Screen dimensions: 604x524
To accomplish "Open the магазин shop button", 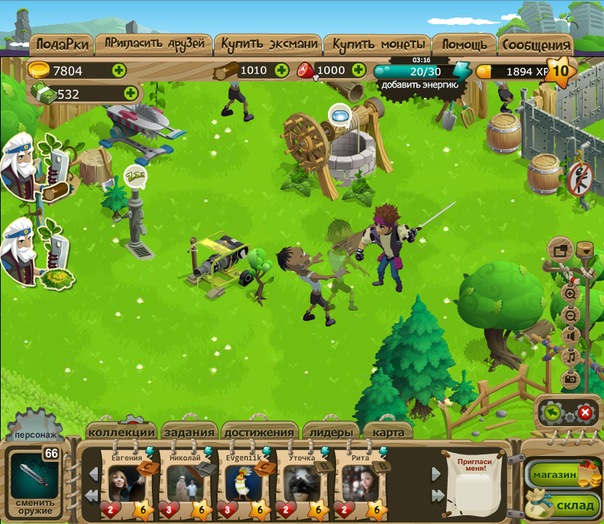I will pos(553,474).
